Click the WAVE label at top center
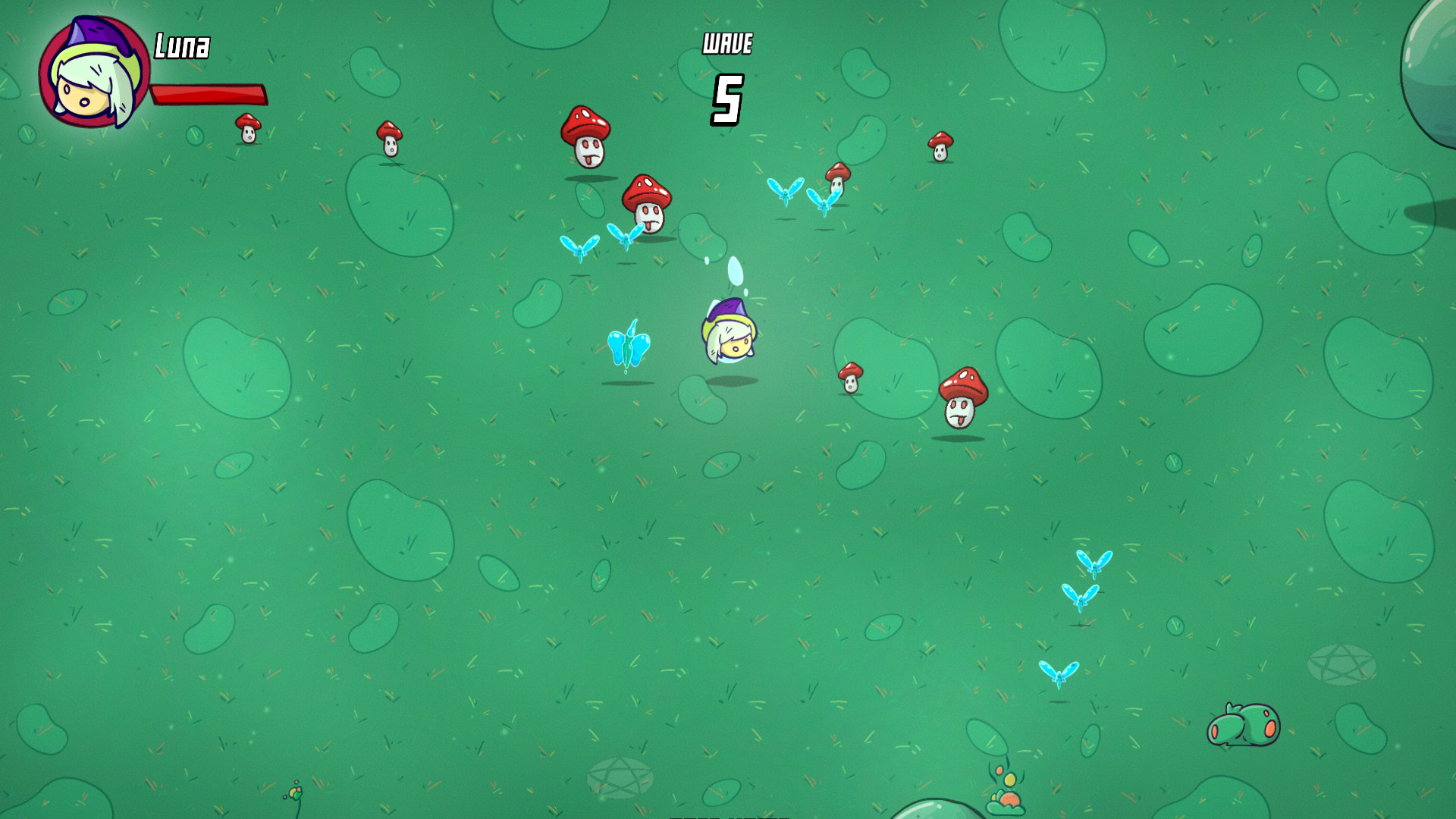This screenshot has width=1456, height=819. tap(726, 43)
